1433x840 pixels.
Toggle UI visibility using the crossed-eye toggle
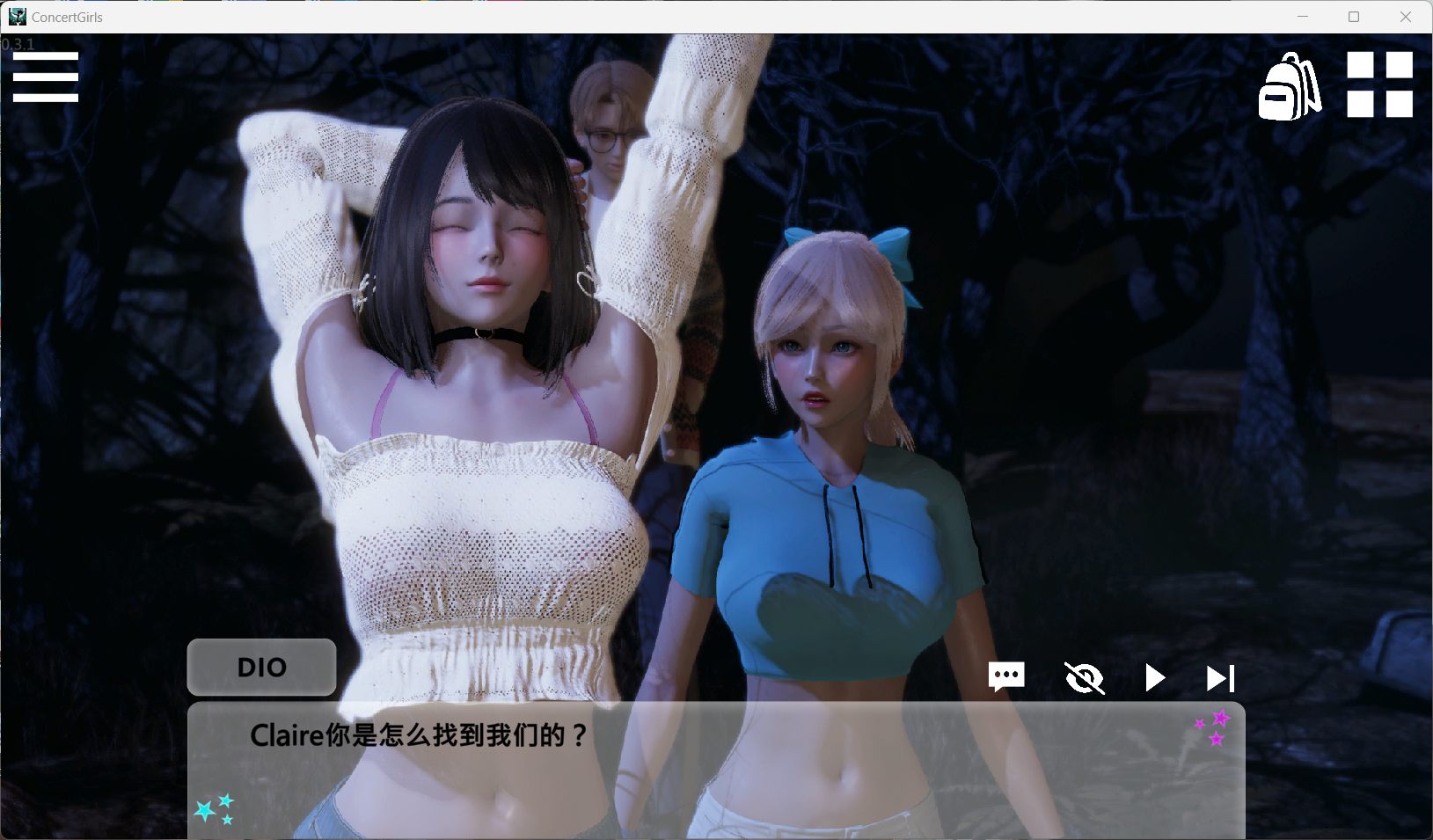(1086, 677)
